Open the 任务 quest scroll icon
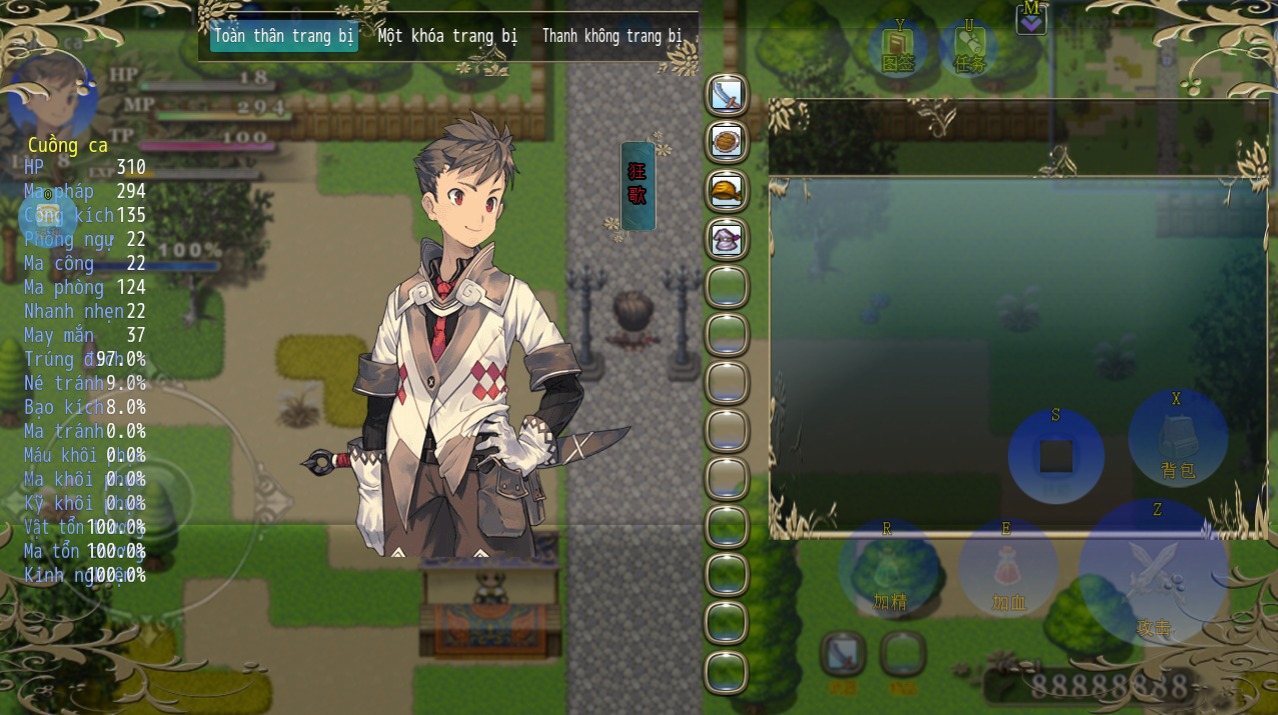The height and width of the screenshot is (715, 1278). tap(970, 49)
